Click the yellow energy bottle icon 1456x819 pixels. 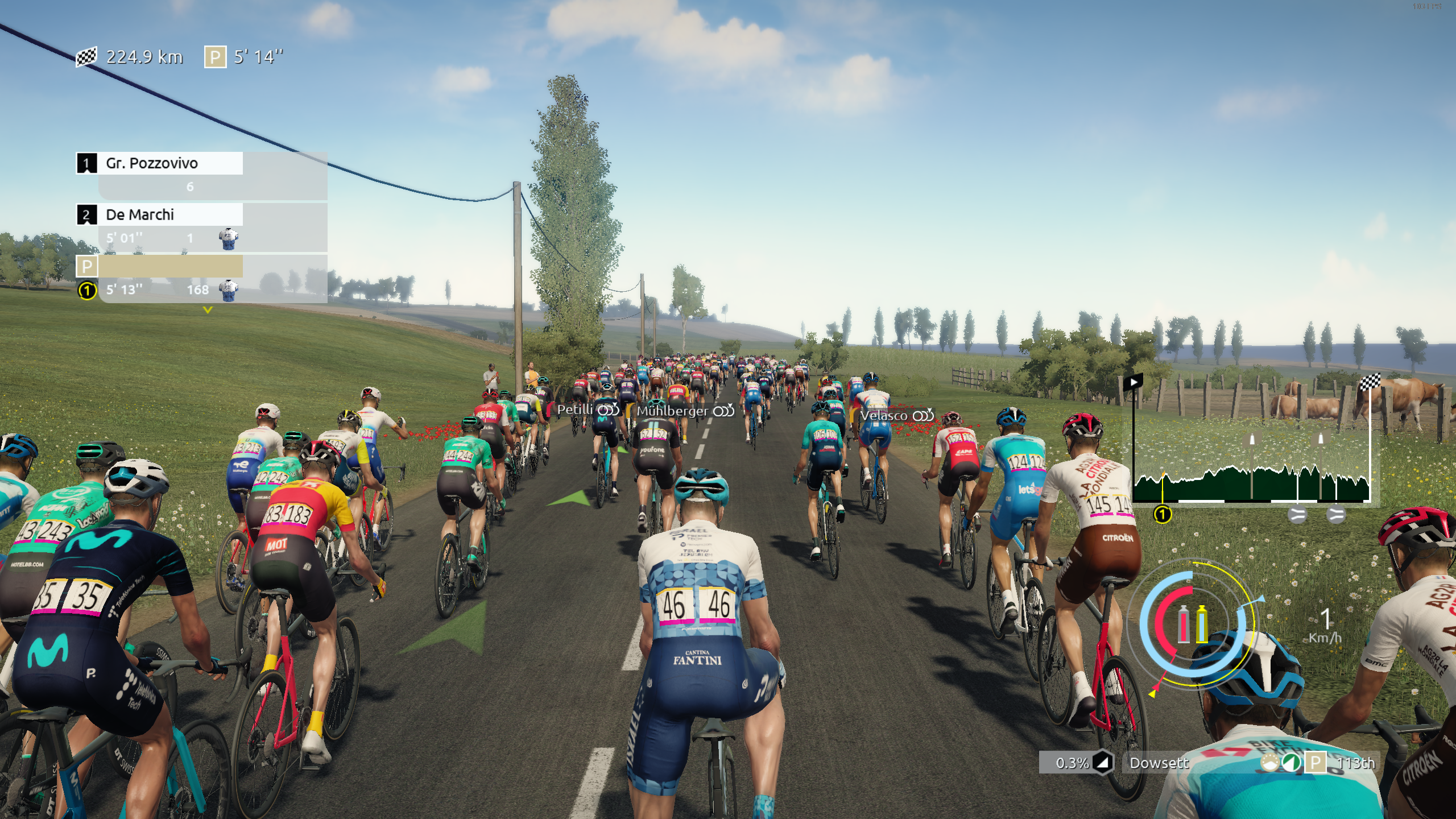tap(1202, 624)
